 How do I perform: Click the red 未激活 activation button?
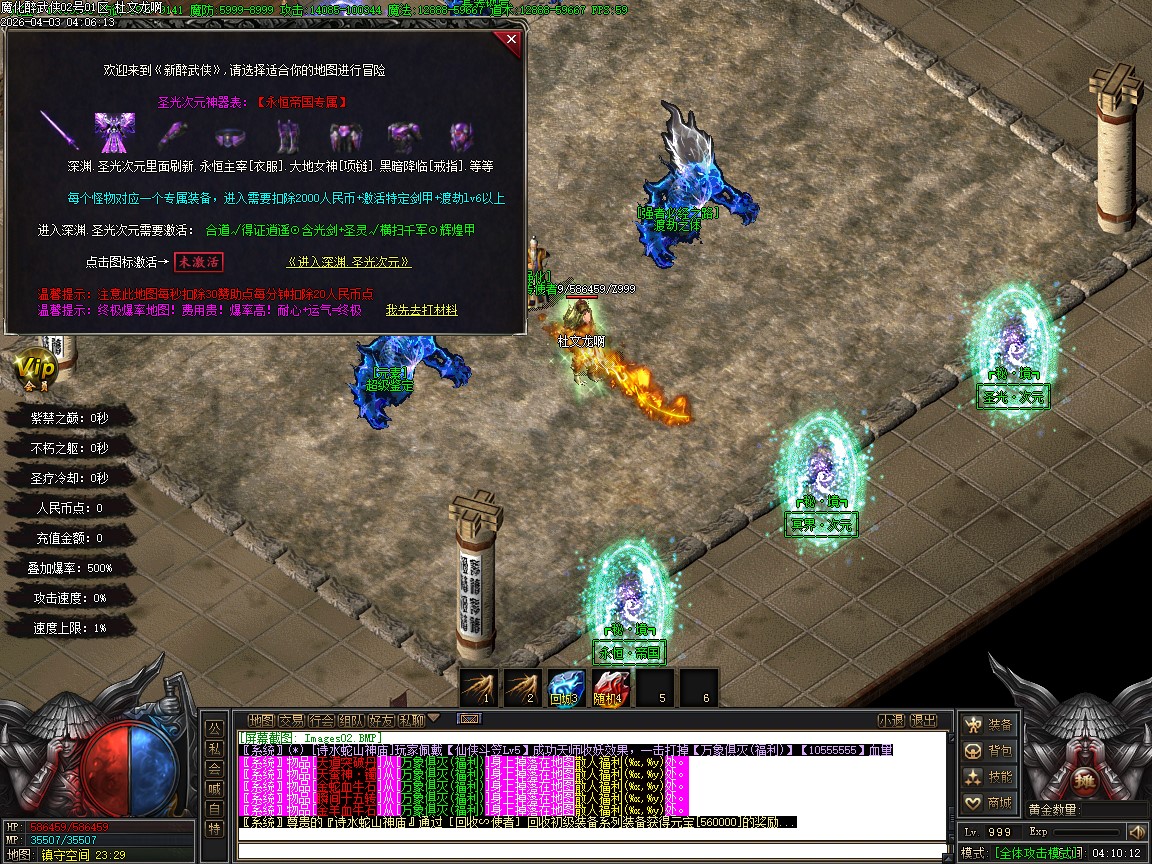[198, 262]
